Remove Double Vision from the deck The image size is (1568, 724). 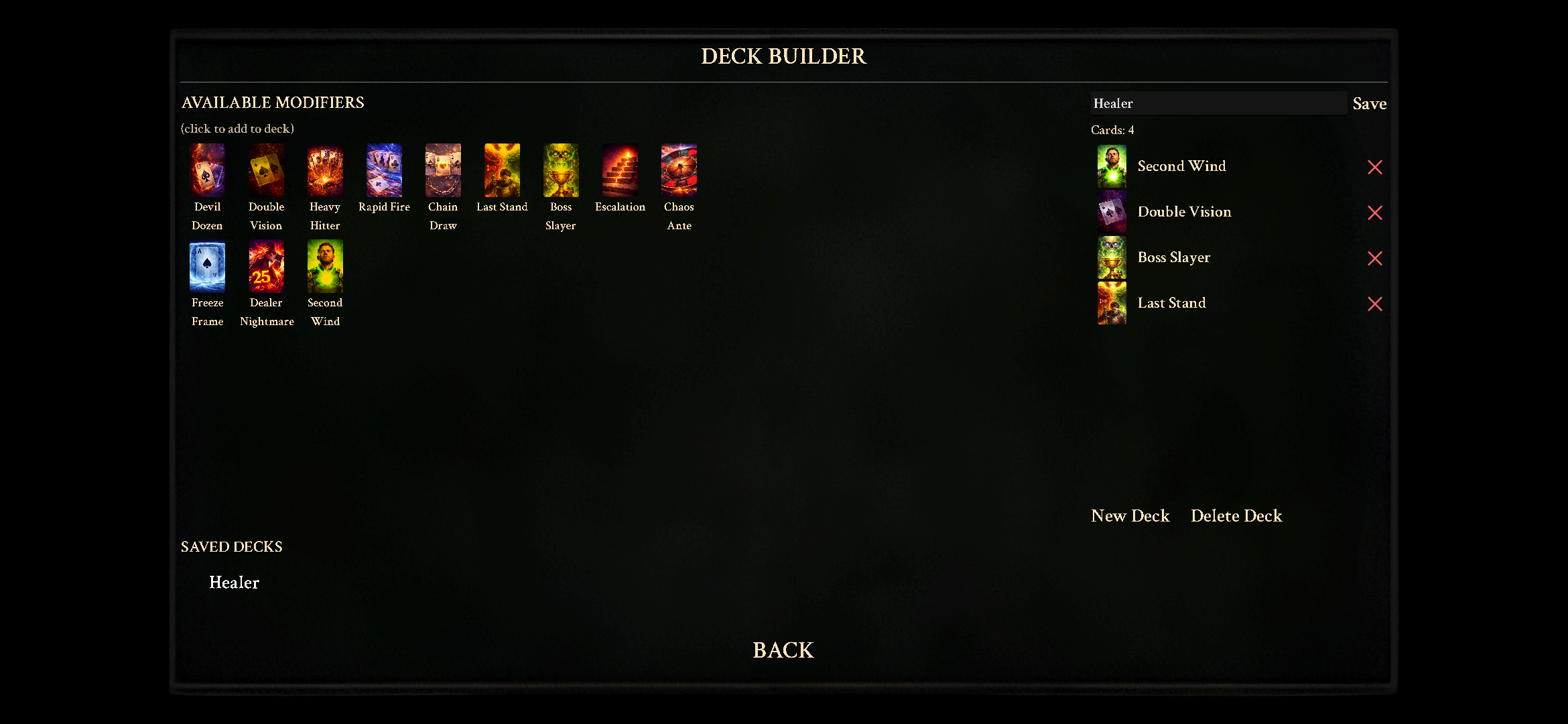coord(1375,213)
